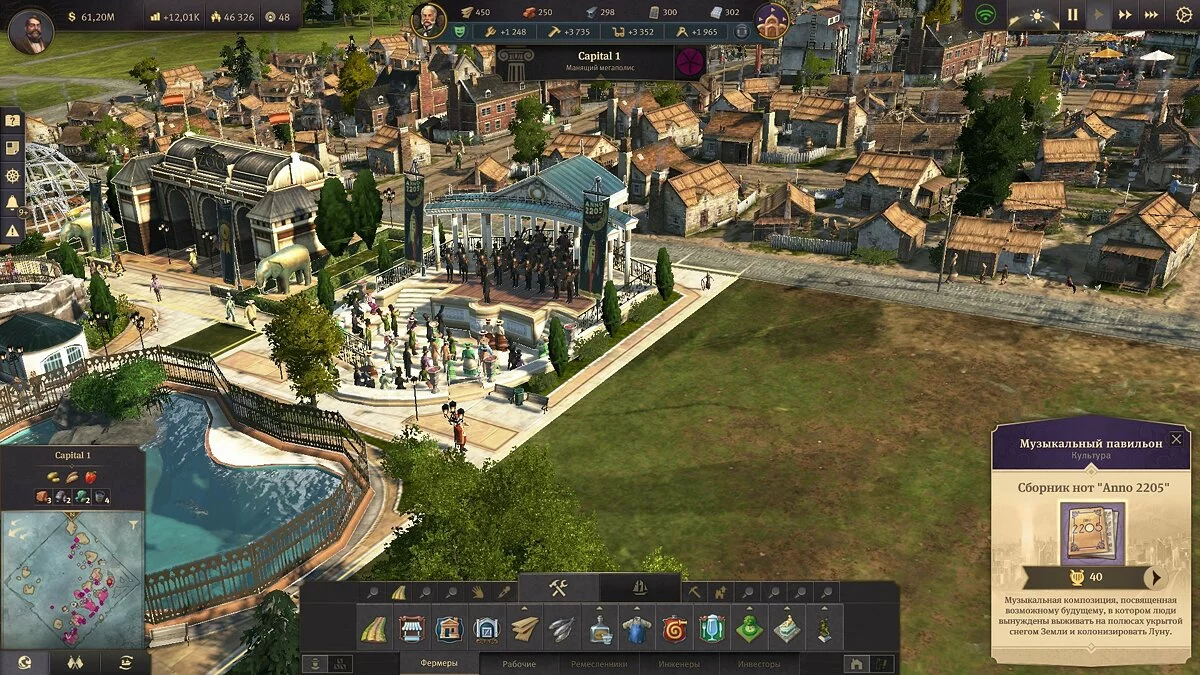This screenshot has height=675, width=1200.
Task: Select the marketplace building icon
Action: (412, 629)
